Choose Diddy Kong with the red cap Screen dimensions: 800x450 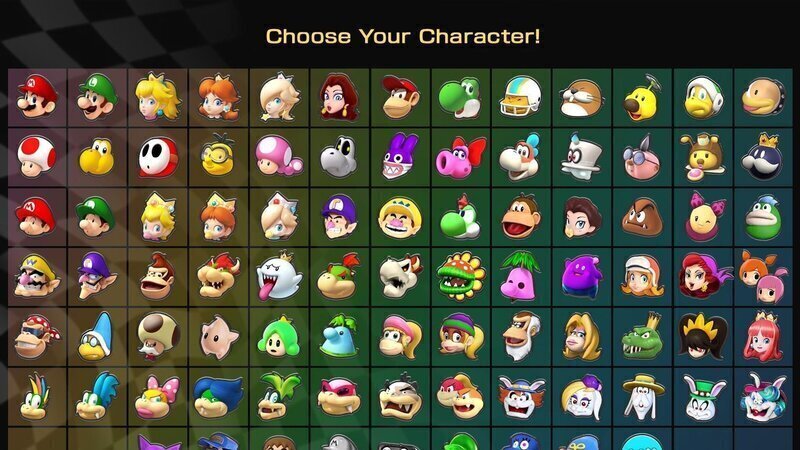pyautogui.click(x=400, y=97)
